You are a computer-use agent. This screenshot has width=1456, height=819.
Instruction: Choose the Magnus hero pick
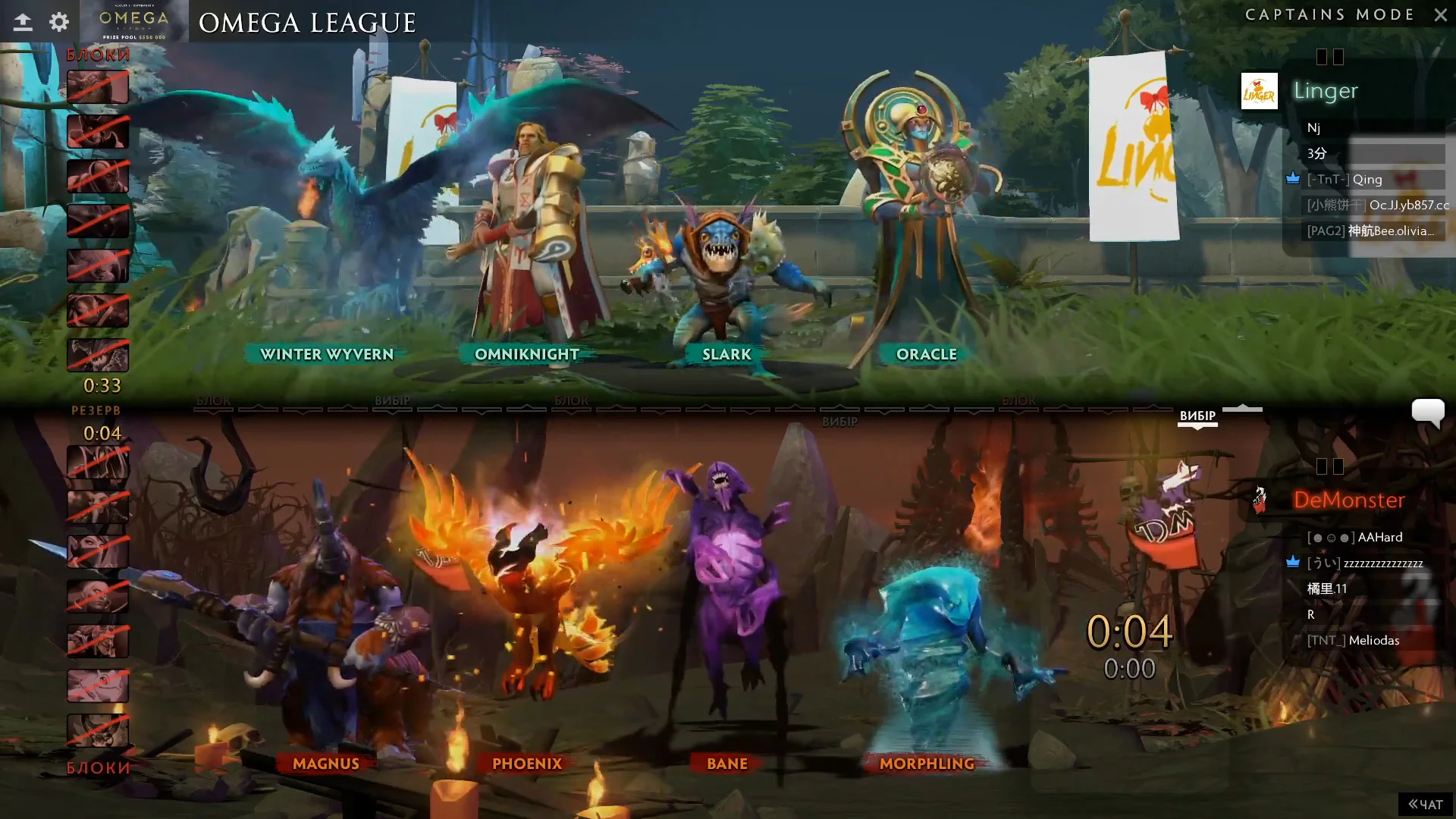(326, 764)
